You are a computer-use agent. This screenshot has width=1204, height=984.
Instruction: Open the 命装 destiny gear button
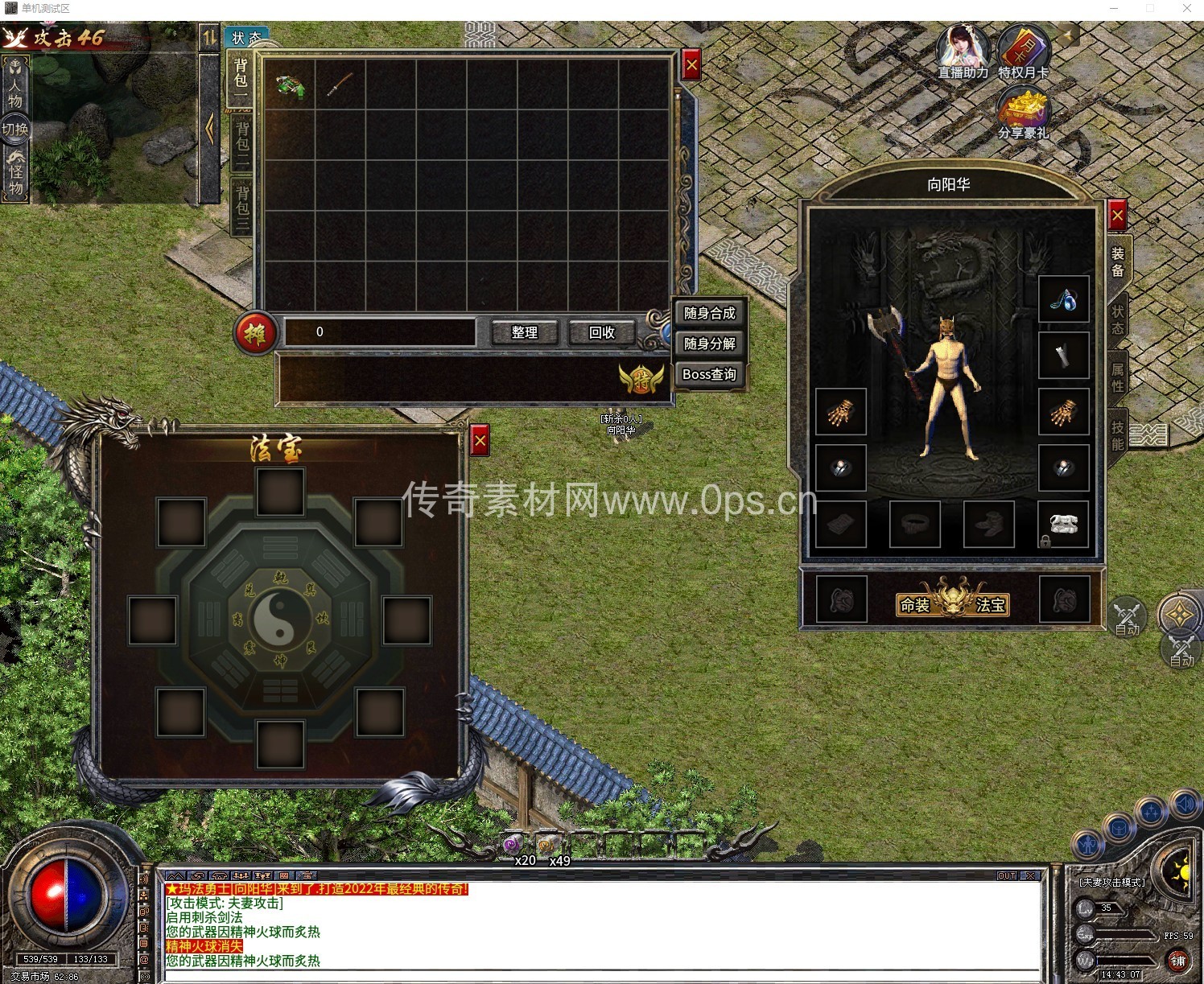point(915,605)
